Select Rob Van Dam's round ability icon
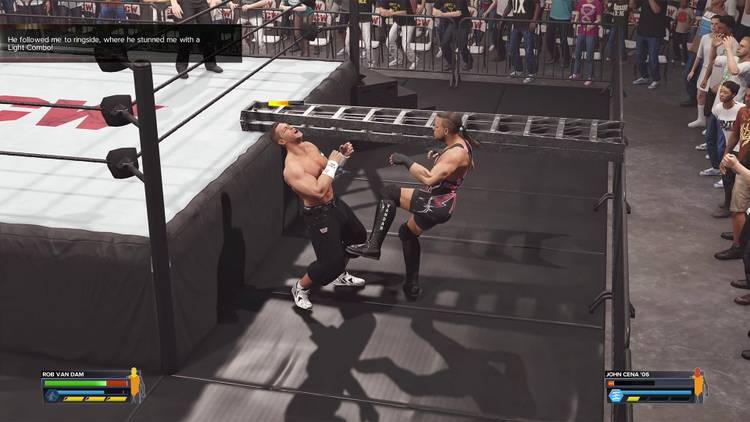Image resolution: width=750 pixels, height=422 pixels. pos(50,395)
